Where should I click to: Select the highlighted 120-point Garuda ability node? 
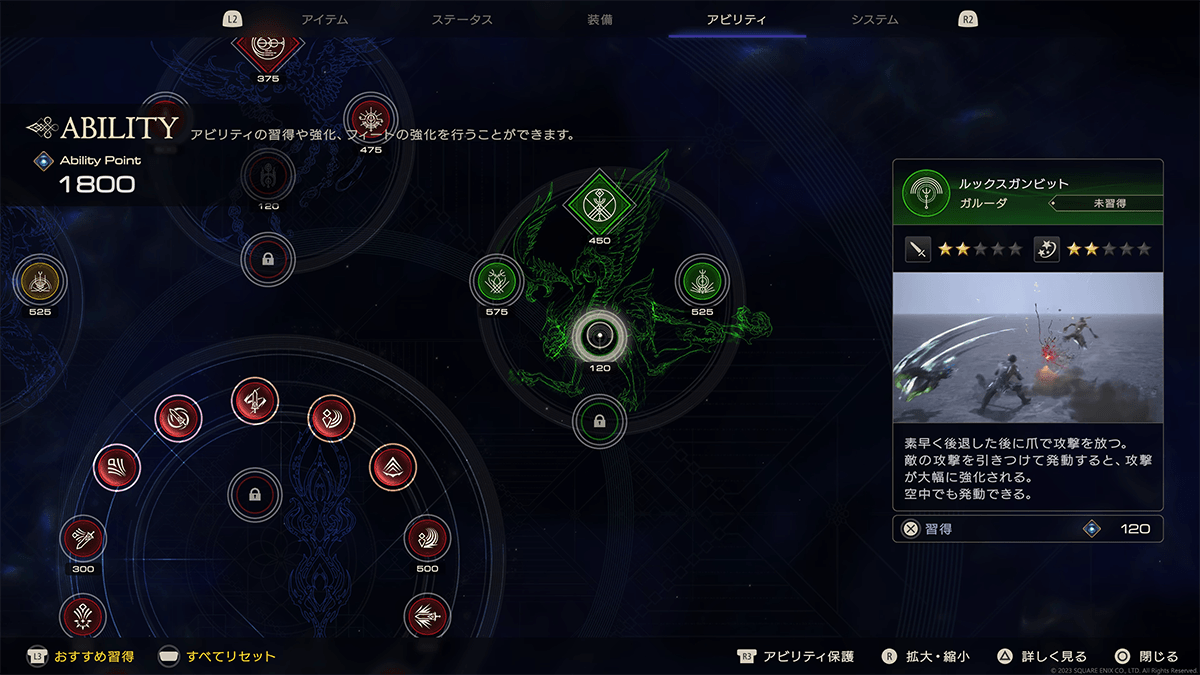(x=600, y=336)
